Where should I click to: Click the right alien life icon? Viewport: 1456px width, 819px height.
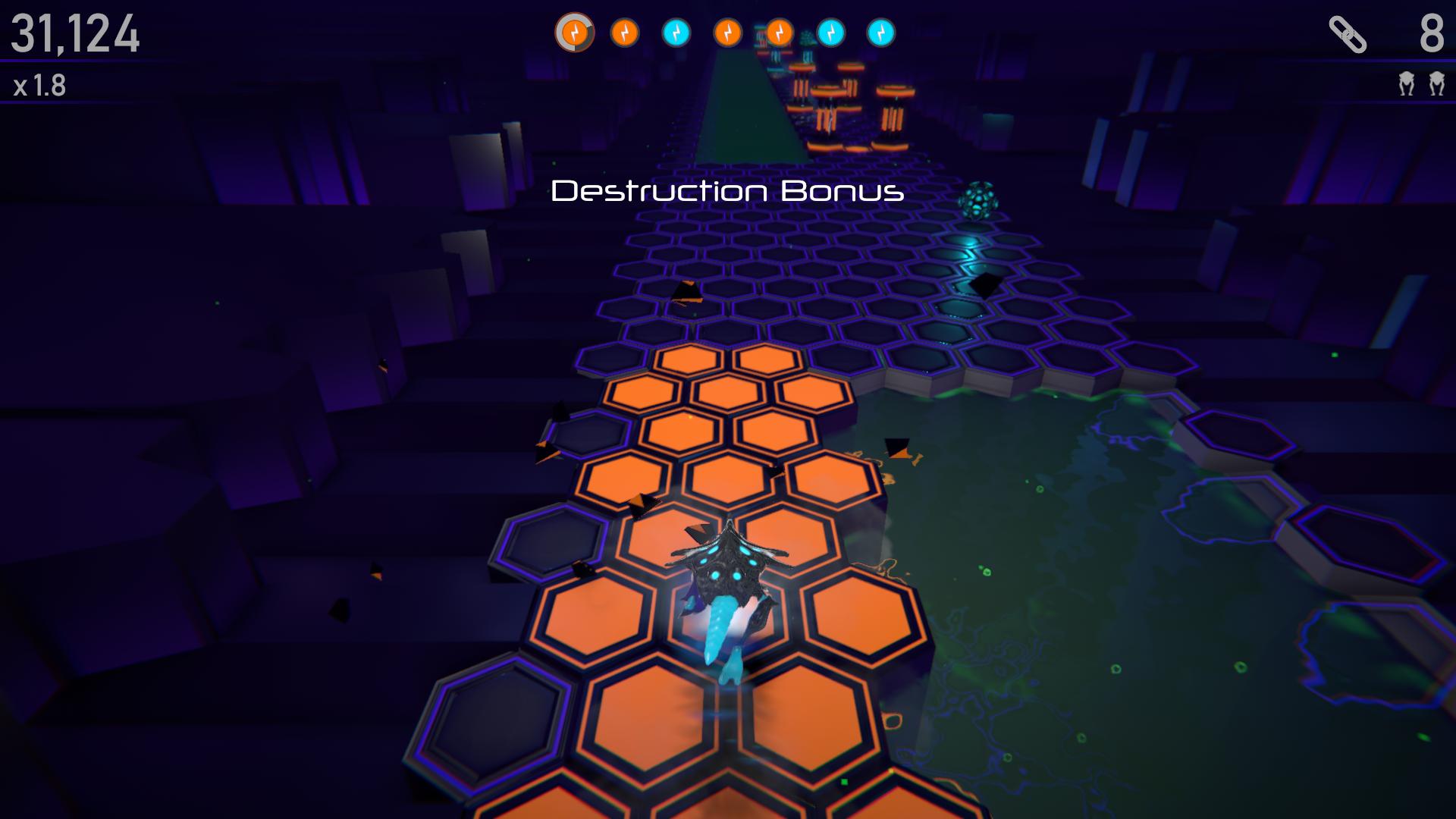pos(1436,83)
